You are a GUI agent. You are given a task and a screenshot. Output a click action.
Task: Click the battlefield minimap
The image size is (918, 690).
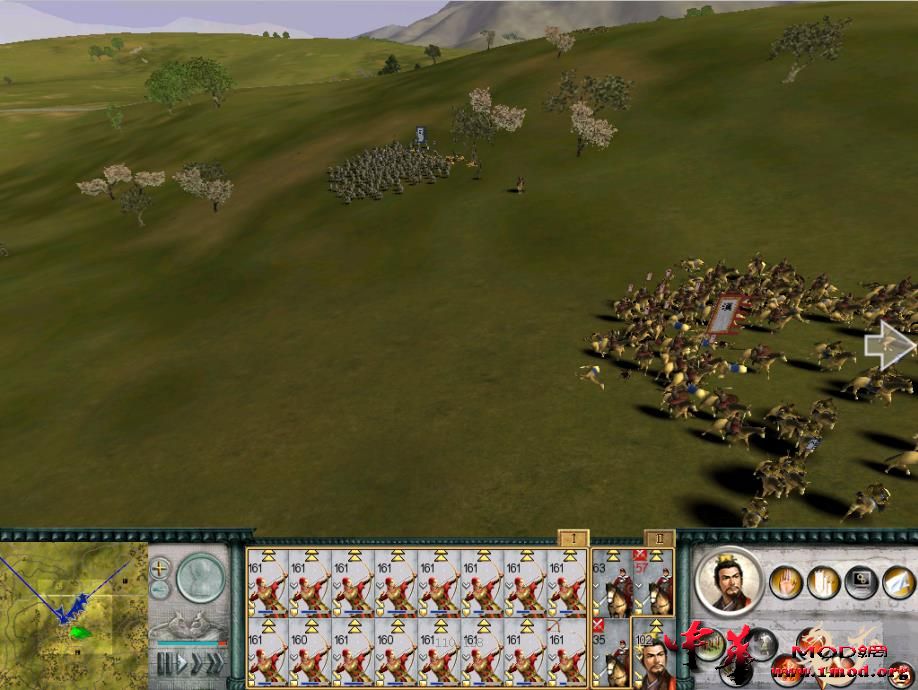[x=73, y=608]
